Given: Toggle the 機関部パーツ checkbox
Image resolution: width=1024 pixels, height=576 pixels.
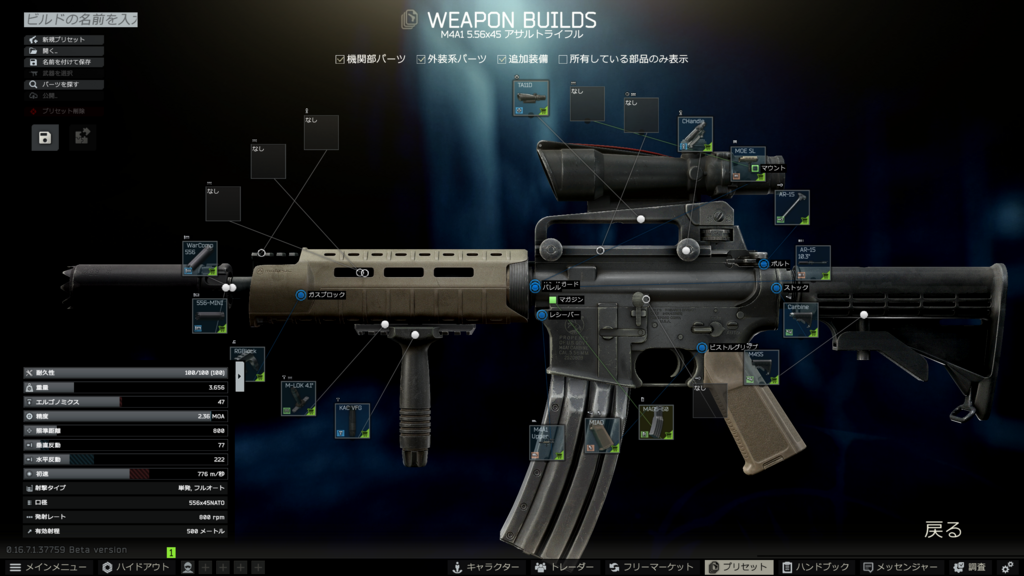Looking at the screenshot, I should 340,60.
